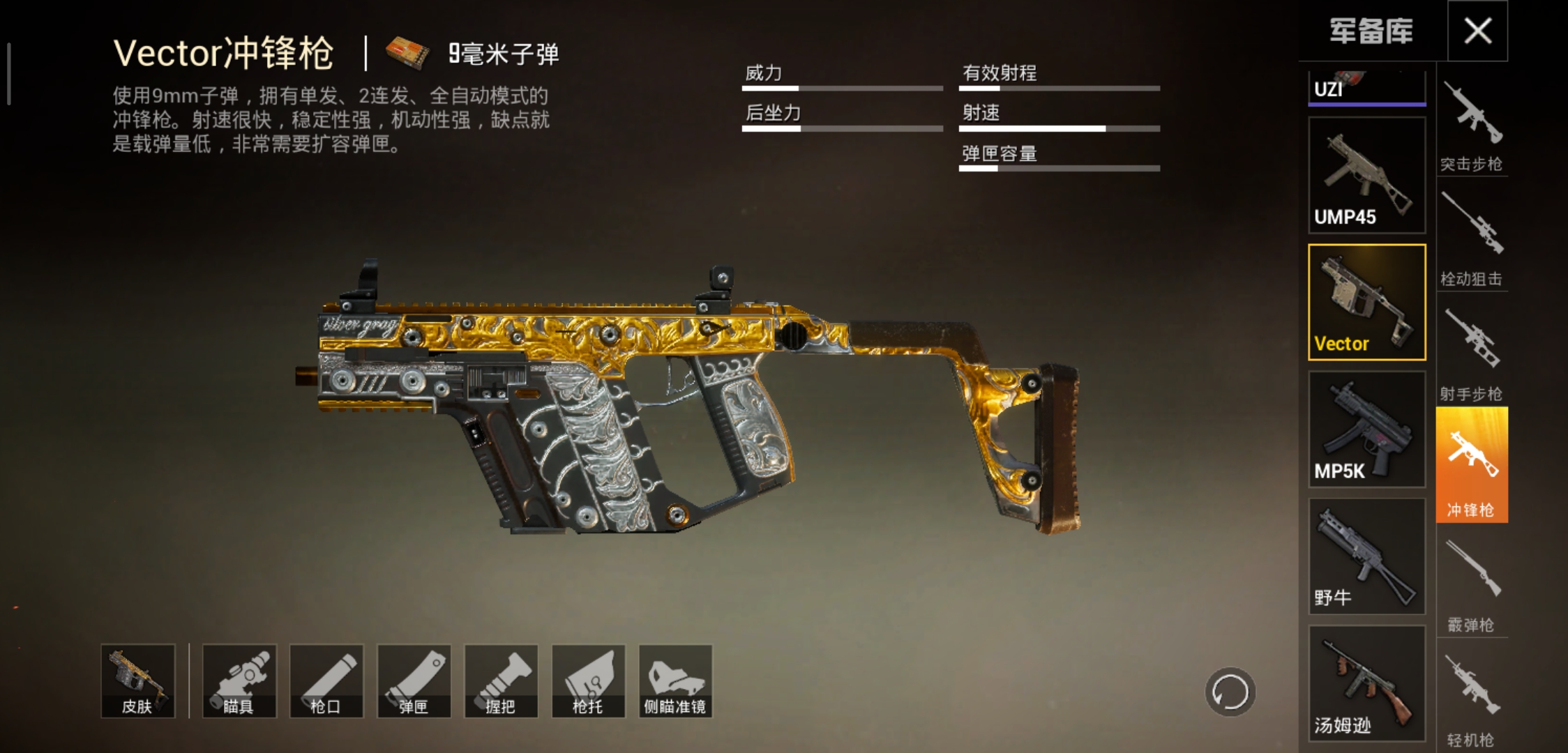Select the 皮肤 (skin) attachment icon

[137, 680]
